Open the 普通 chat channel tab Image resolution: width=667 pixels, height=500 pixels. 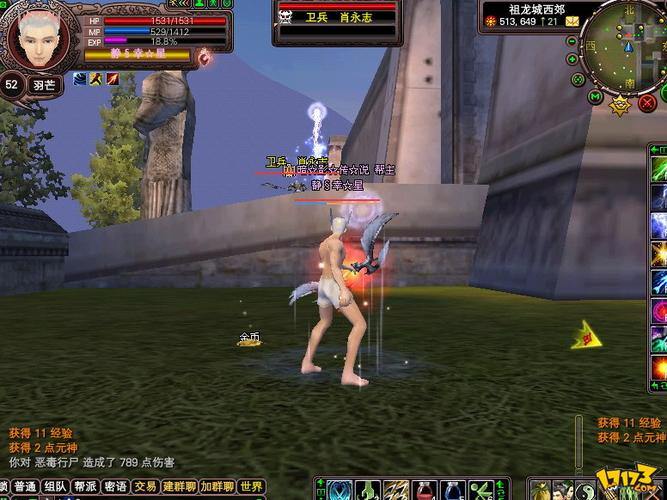[x=25, y=487]
